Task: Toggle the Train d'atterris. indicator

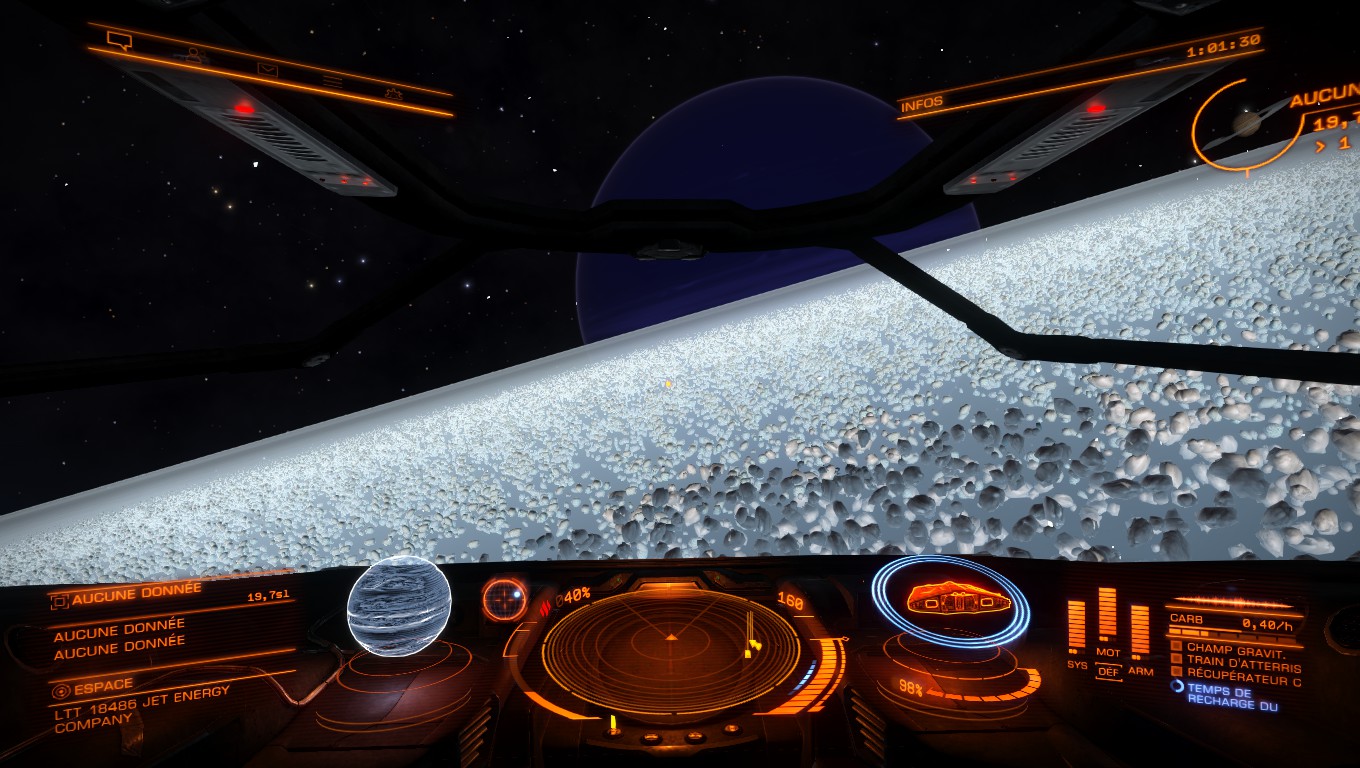Action: click(1236, 665)
